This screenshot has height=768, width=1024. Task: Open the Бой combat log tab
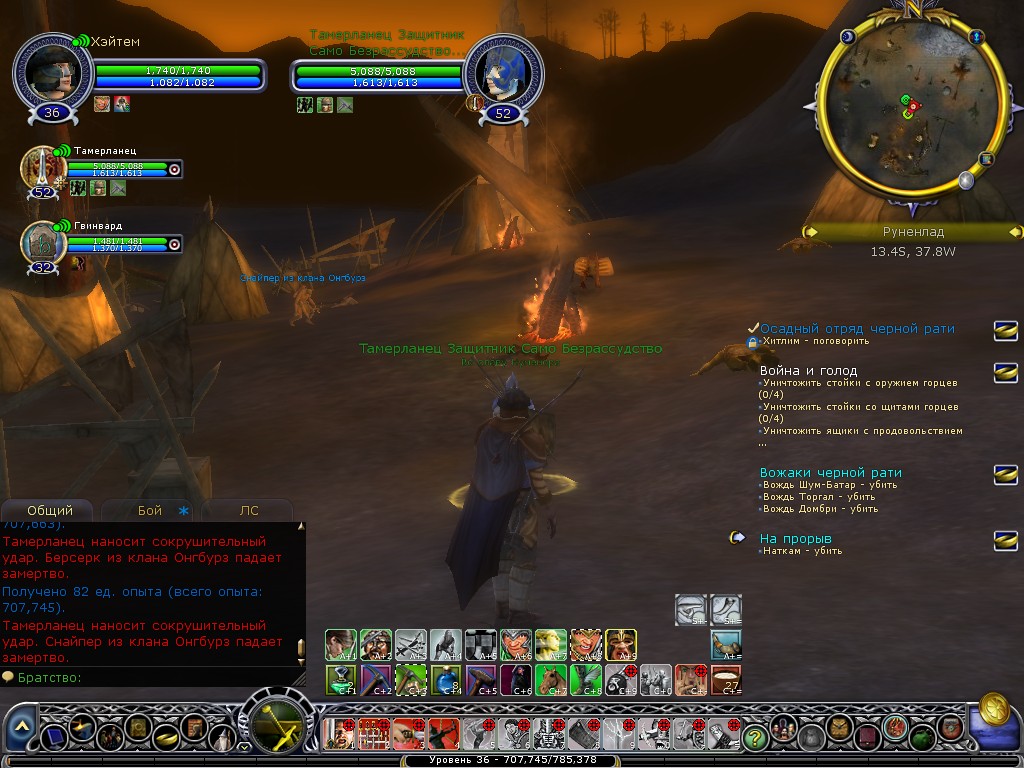[x=150, y=510]
